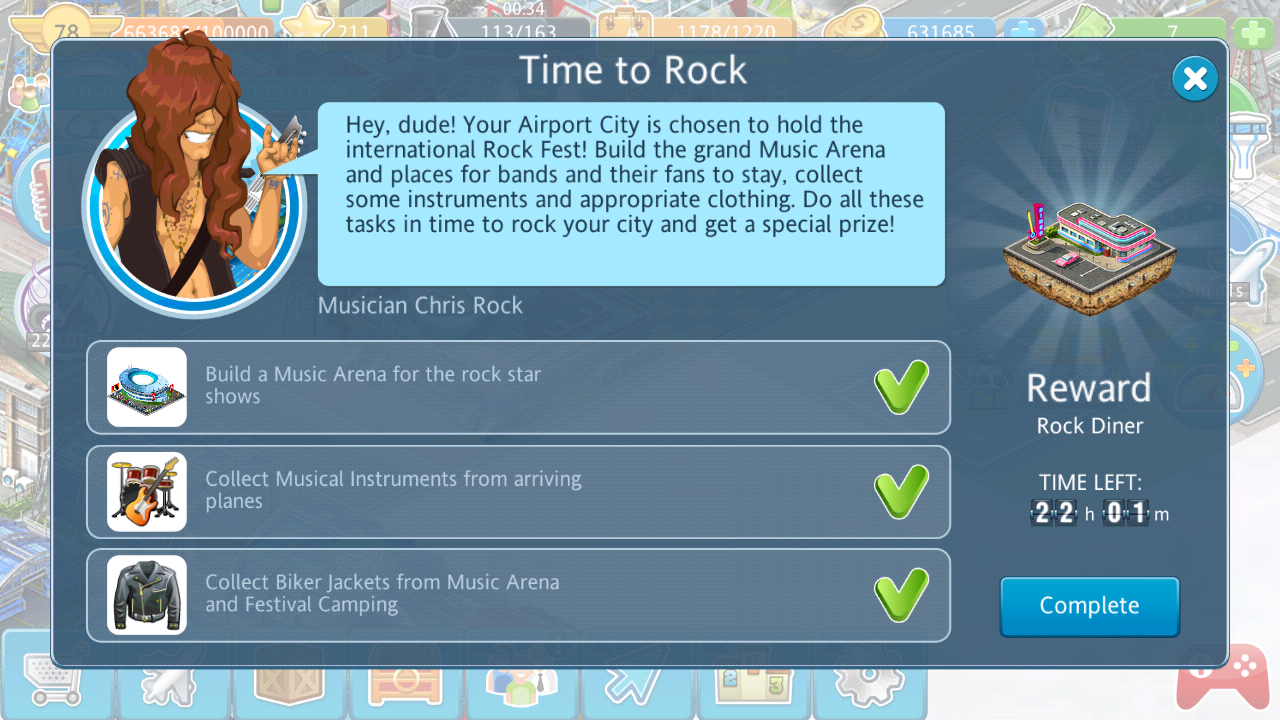Add cash with the green plus button
This screenshot has height=720, width=1280.
click(x=1254, y=33)
